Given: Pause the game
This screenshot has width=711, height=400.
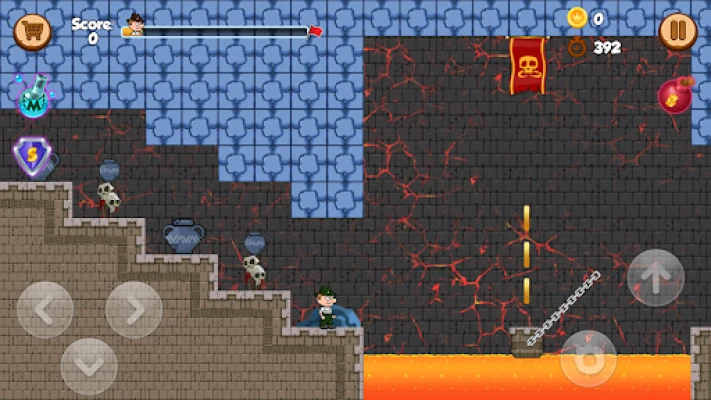Looking at the screenshot, I should pyautogui.click(x=678, y=32).
